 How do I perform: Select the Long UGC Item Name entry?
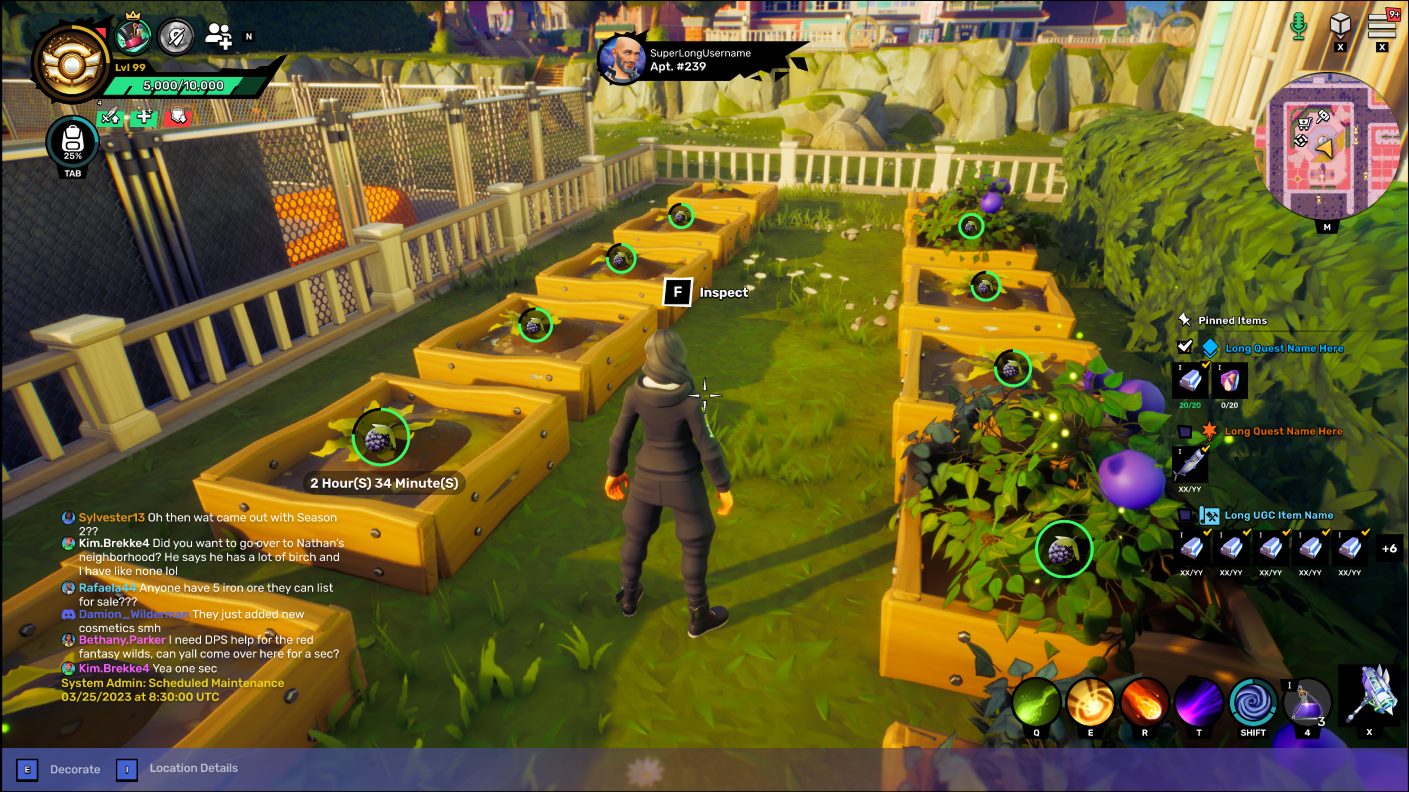(x=1278, y=515)
